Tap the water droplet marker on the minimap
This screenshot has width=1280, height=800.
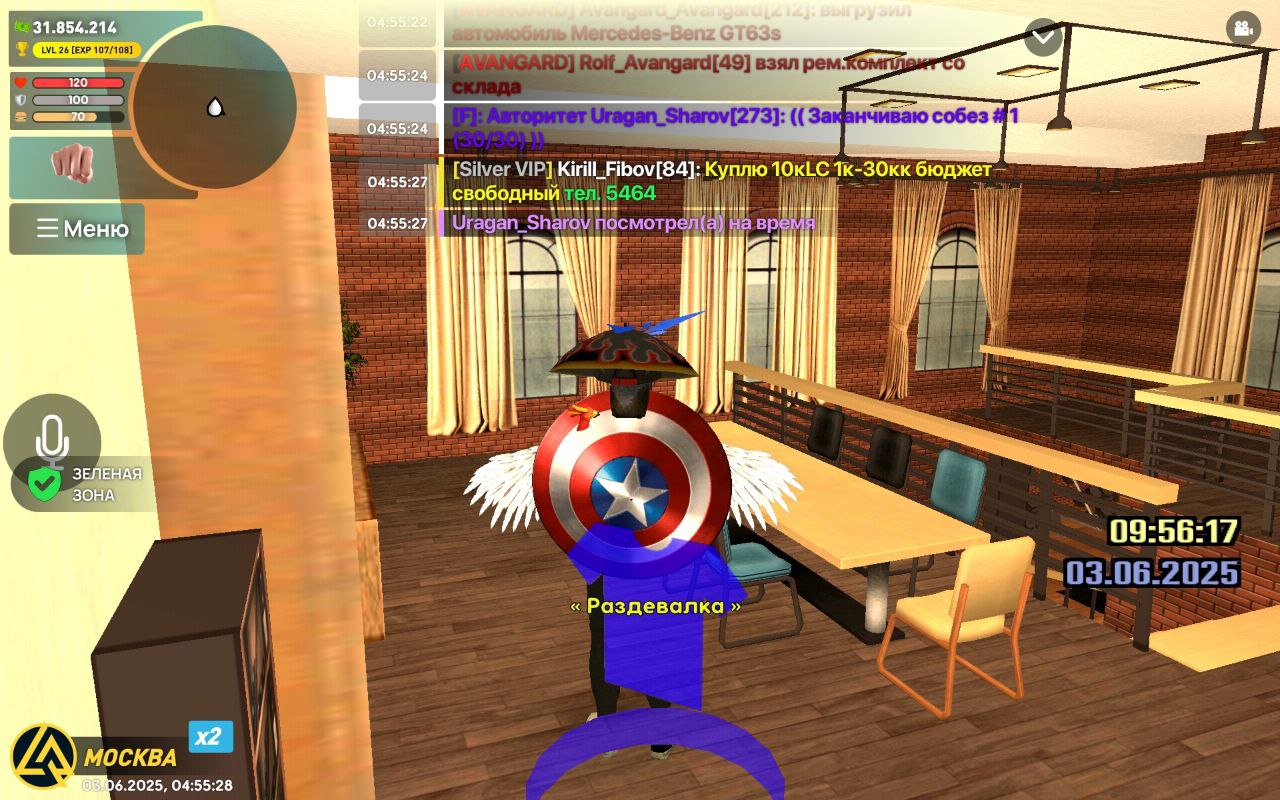click(x=215, y=105)
